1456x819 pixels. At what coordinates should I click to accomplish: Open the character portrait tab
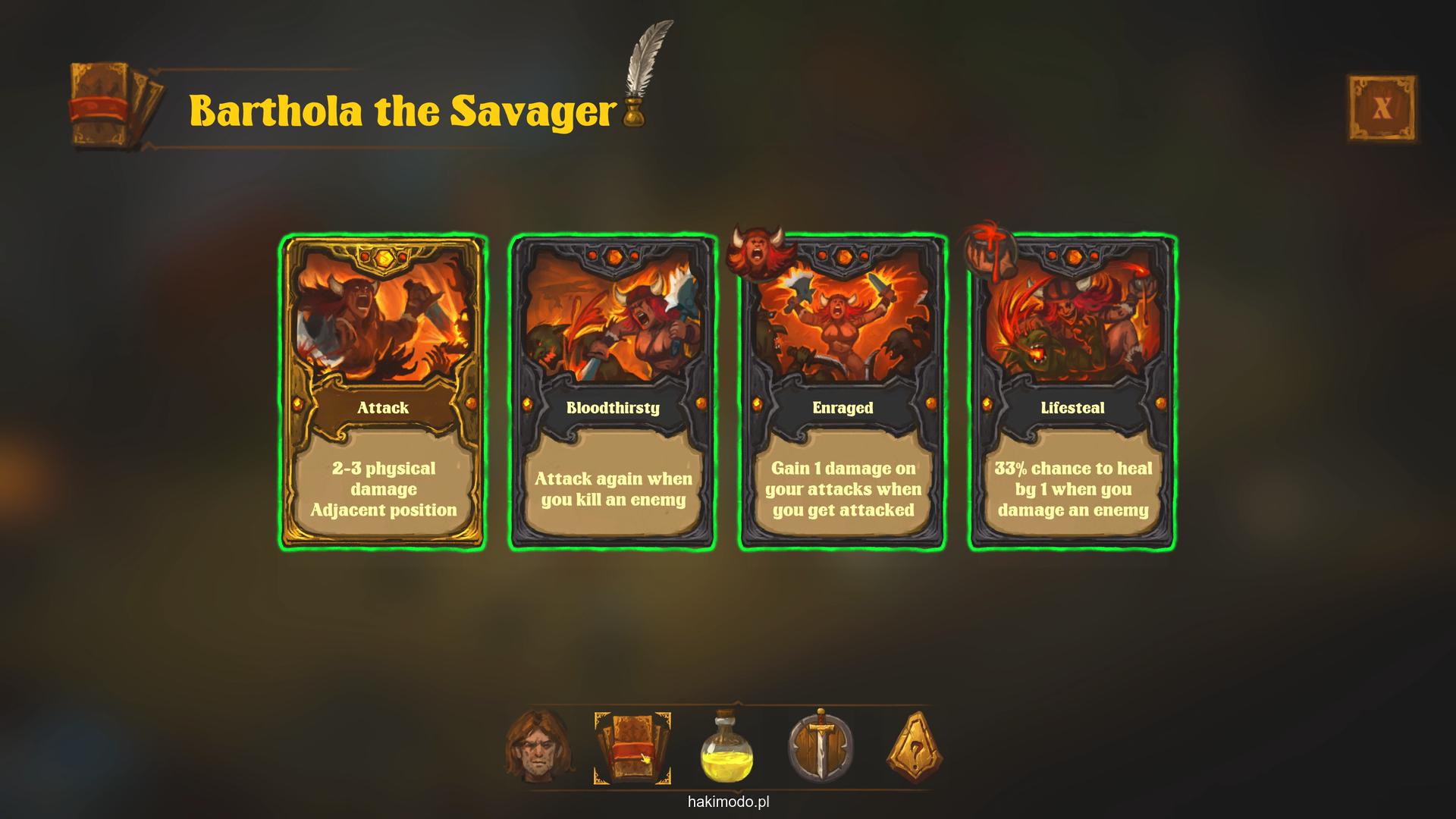[x=538, y=747]
